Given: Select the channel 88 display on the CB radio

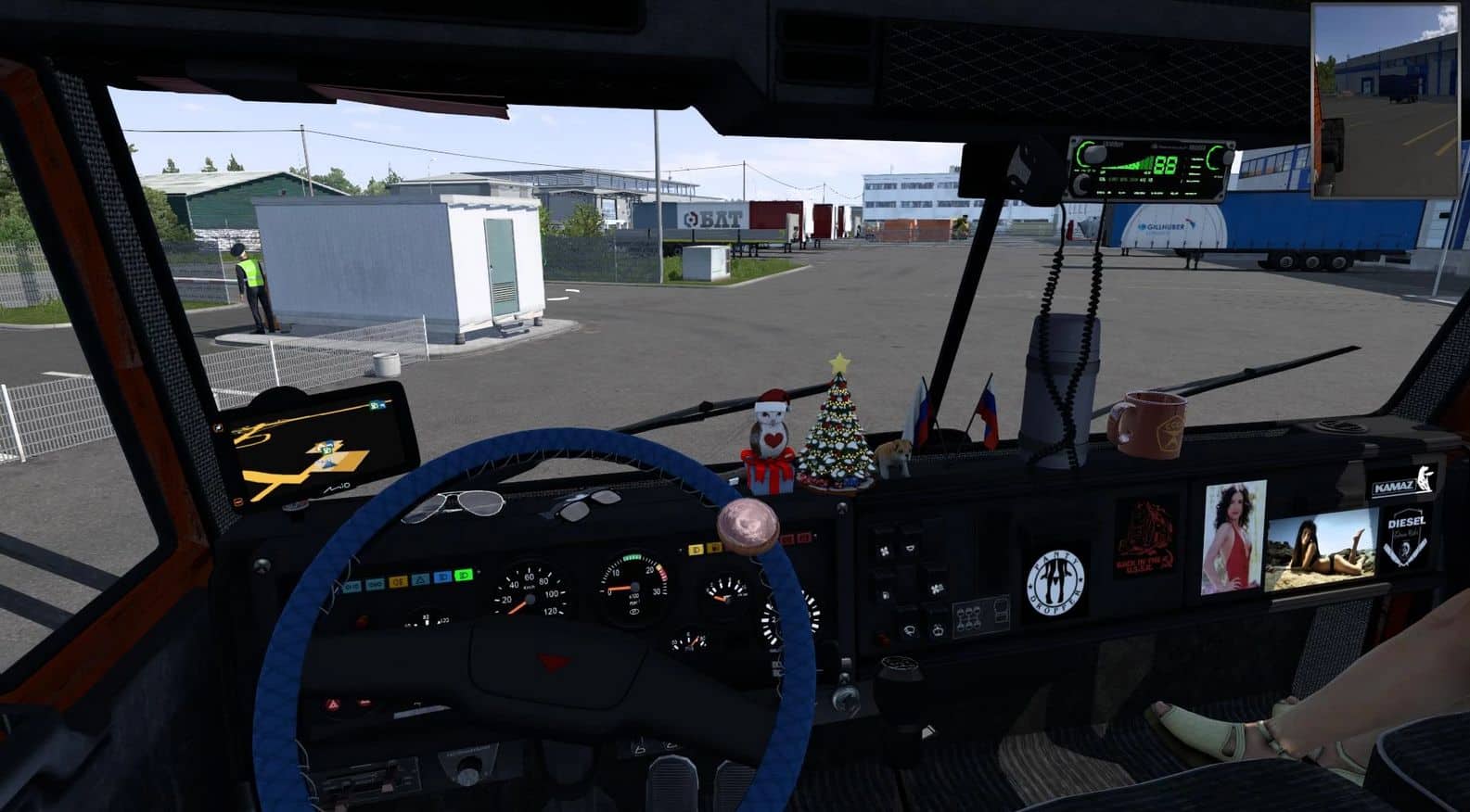Looking at the screenshot, I should point(1165,166).
